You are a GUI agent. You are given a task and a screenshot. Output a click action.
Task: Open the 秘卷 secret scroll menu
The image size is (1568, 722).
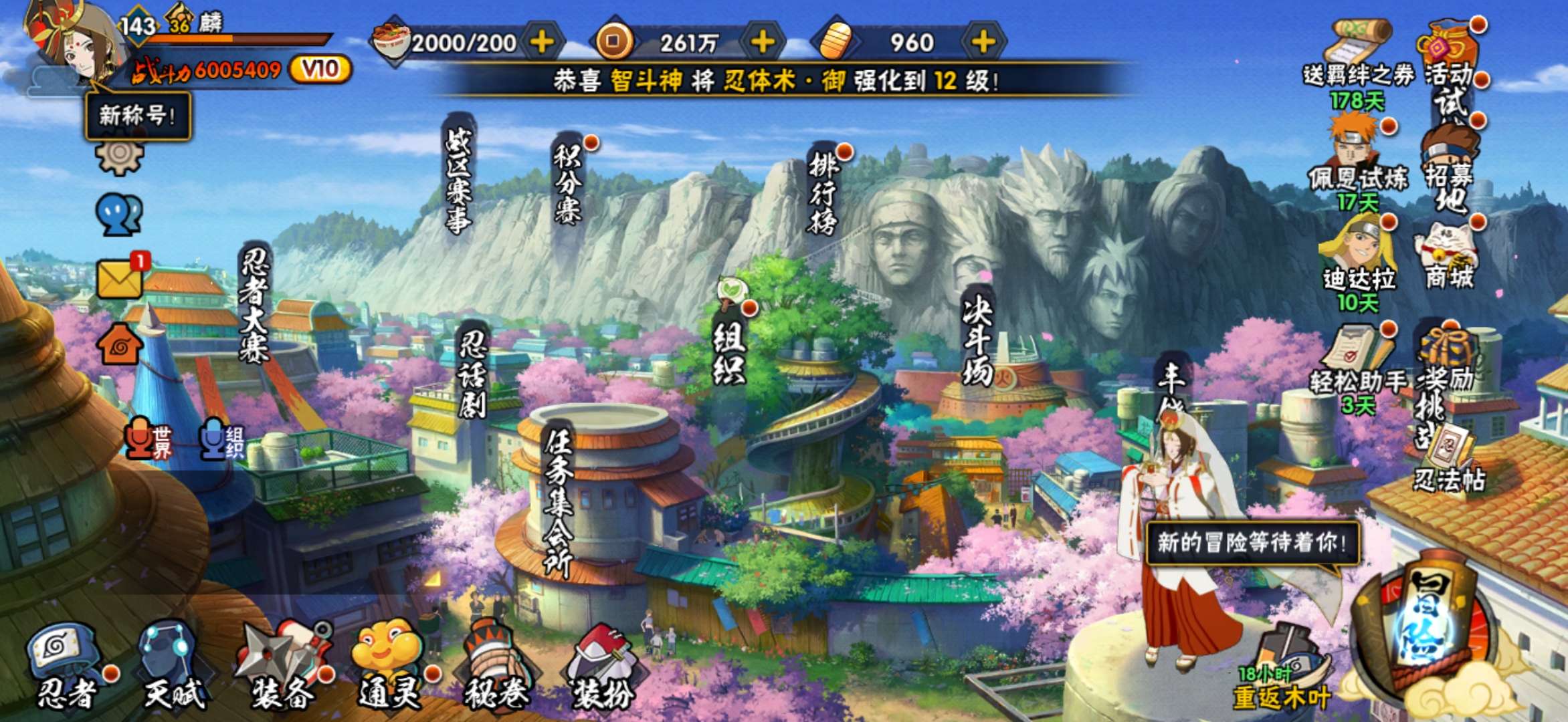pos(496,665)
